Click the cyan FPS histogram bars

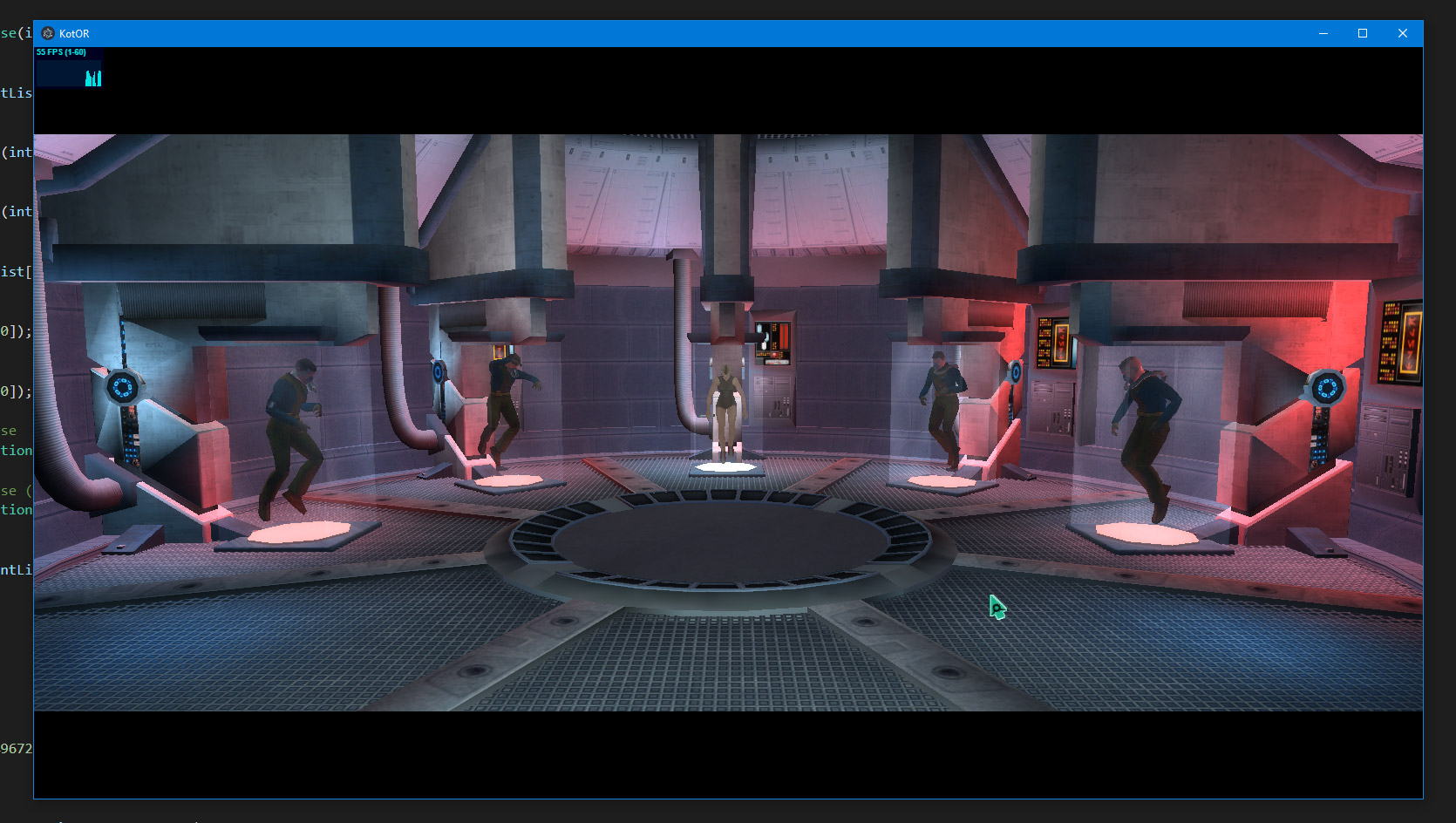pyautogui.click(x=92, y=78)
